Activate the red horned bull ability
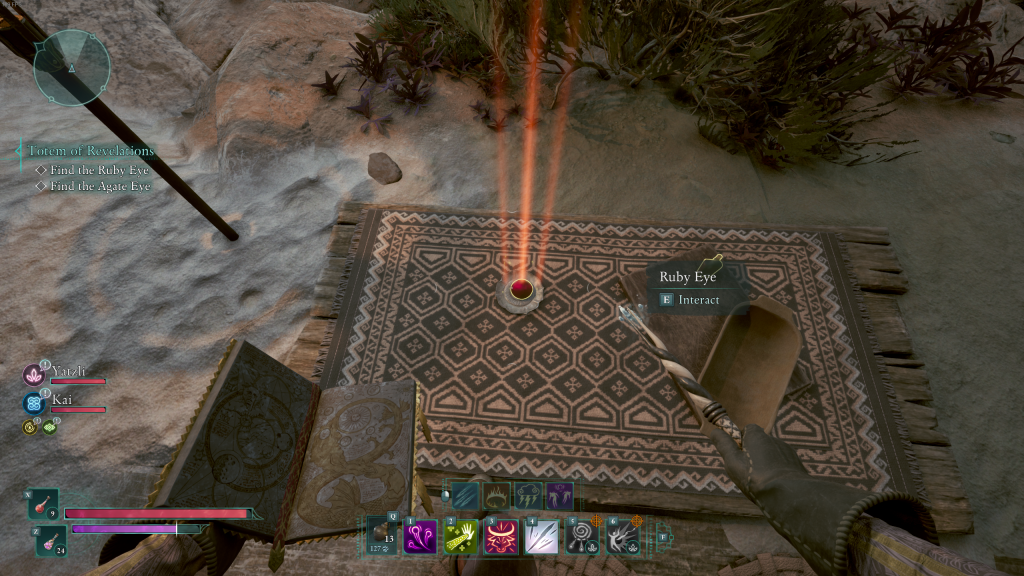This screenshot has height=576, width=1024. 500,537
